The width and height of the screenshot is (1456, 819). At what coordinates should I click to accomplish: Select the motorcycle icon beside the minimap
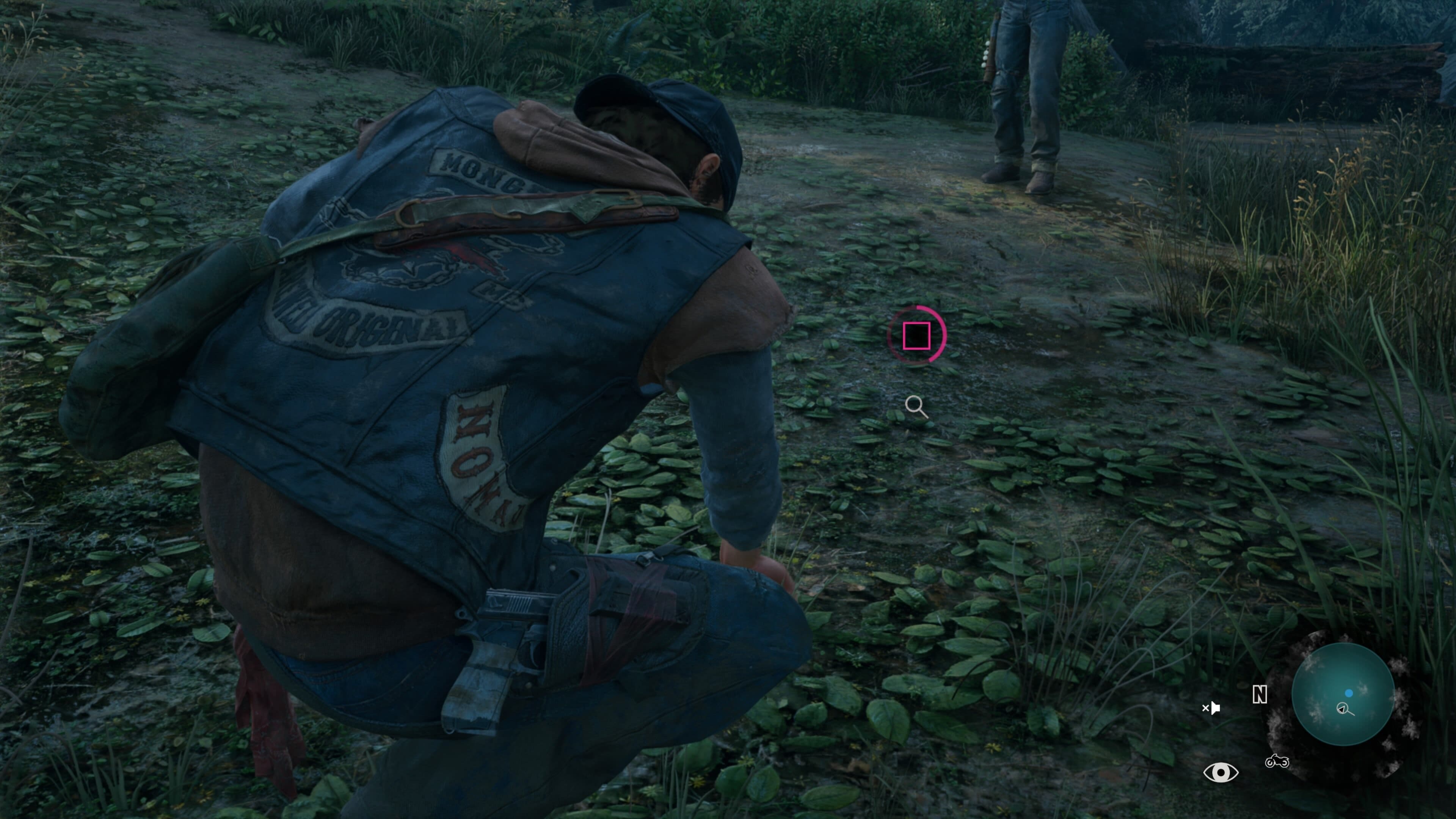pos(1277,762)
